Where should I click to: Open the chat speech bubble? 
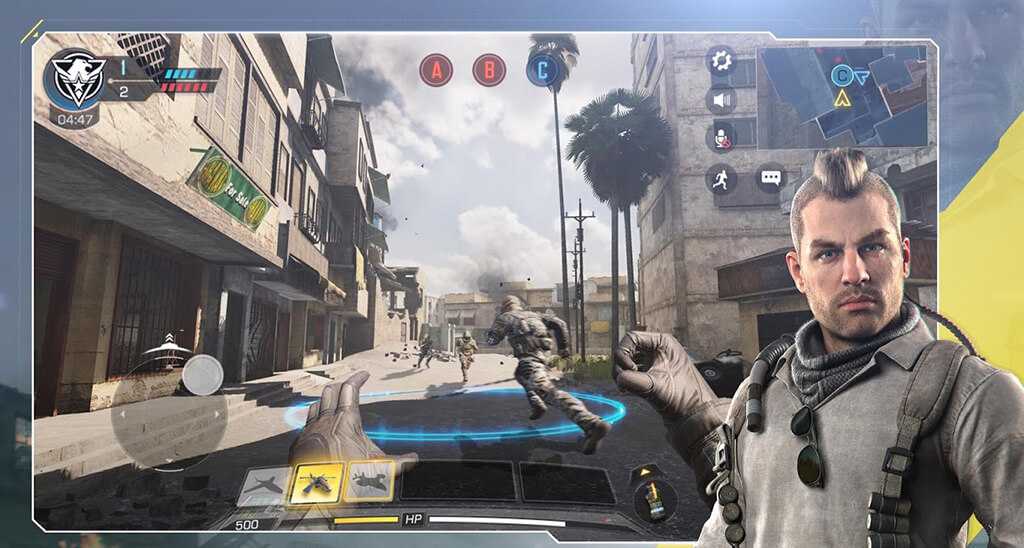pos(771,179)
